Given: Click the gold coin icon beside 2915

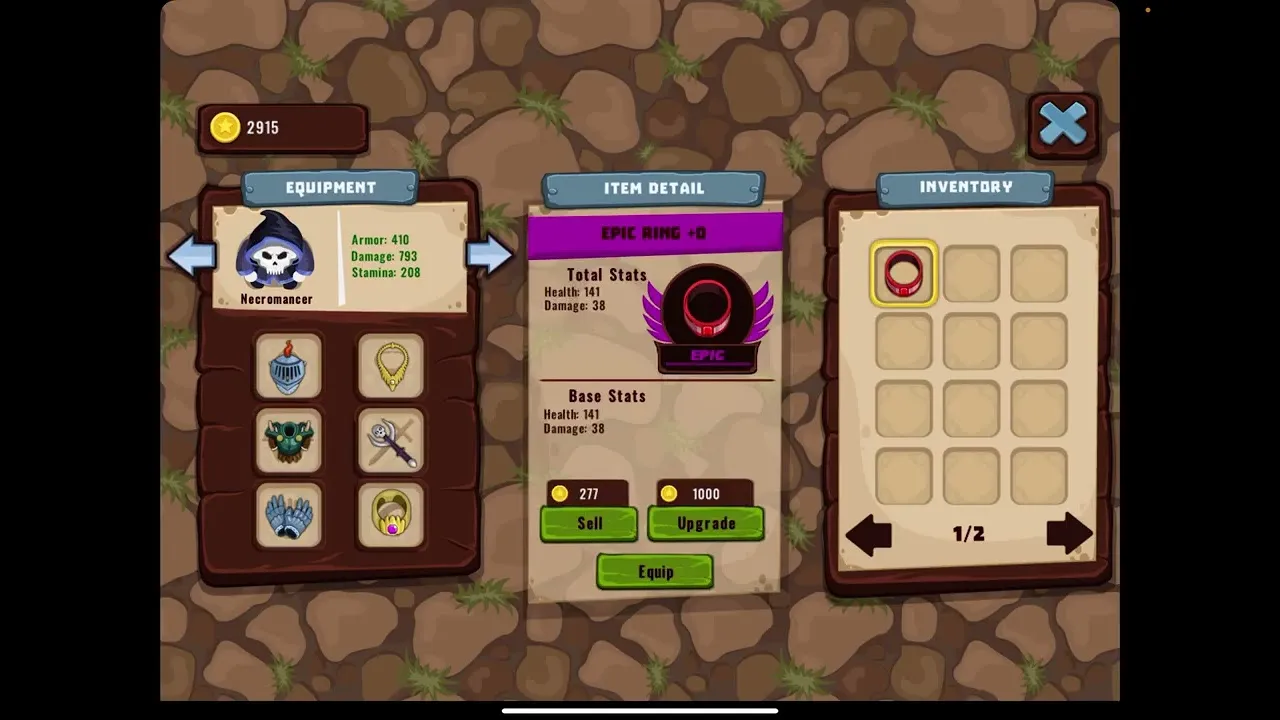Looking at the screenshot, I should click(x=224, y=127).
